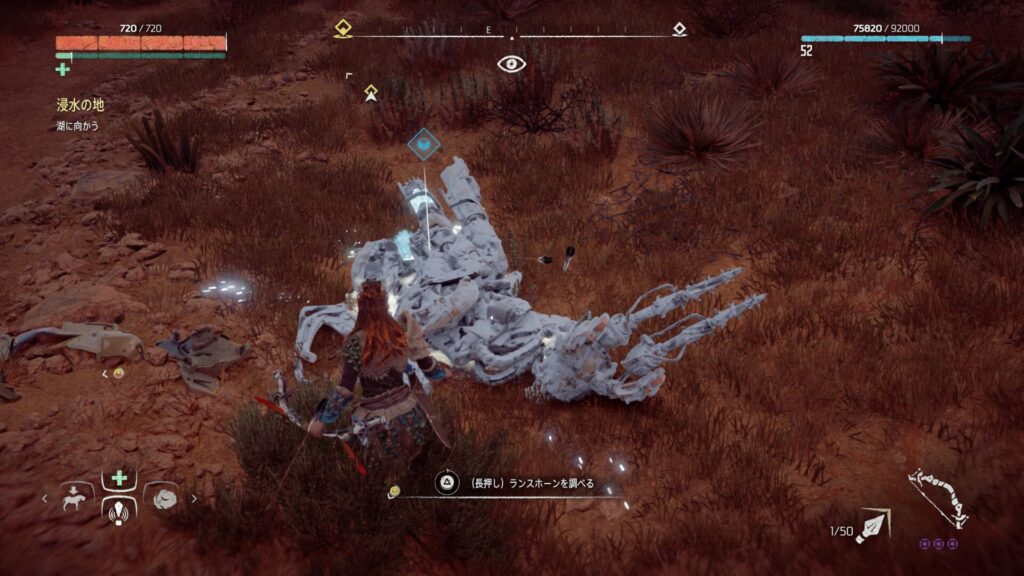Select the rock item slot
Image resolution: width=1024 pixels, height=576 pixels.
163,496
